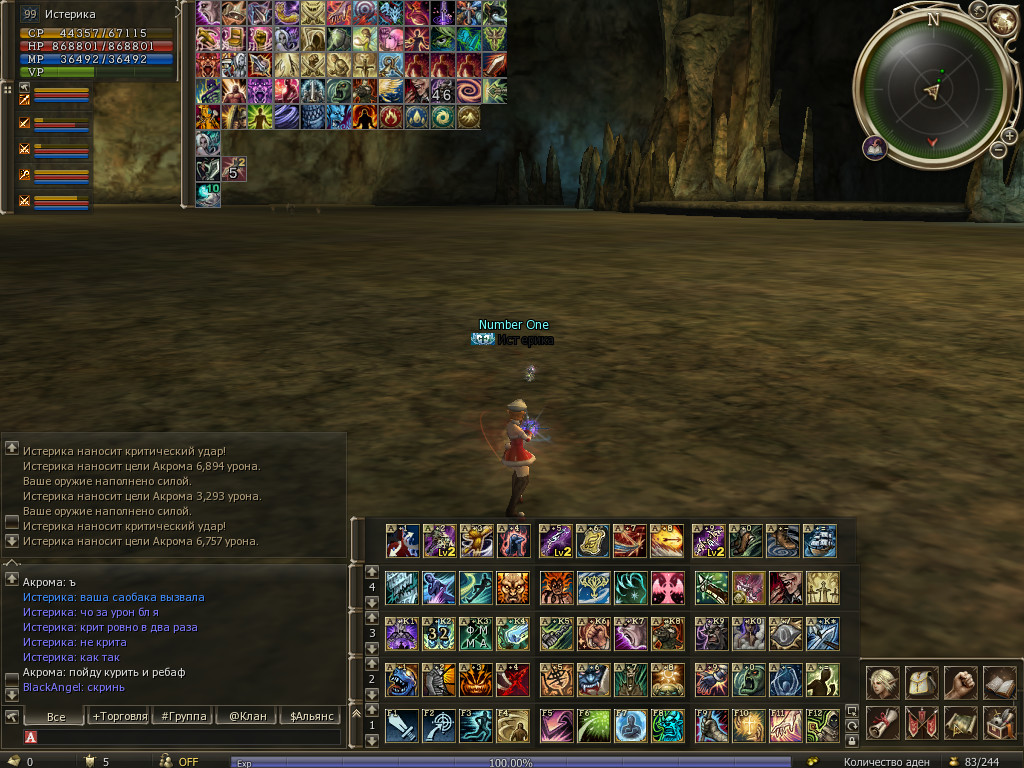Open the system menu chest icon
This screenshot has height=768, width=1024.
pos(999,721)
